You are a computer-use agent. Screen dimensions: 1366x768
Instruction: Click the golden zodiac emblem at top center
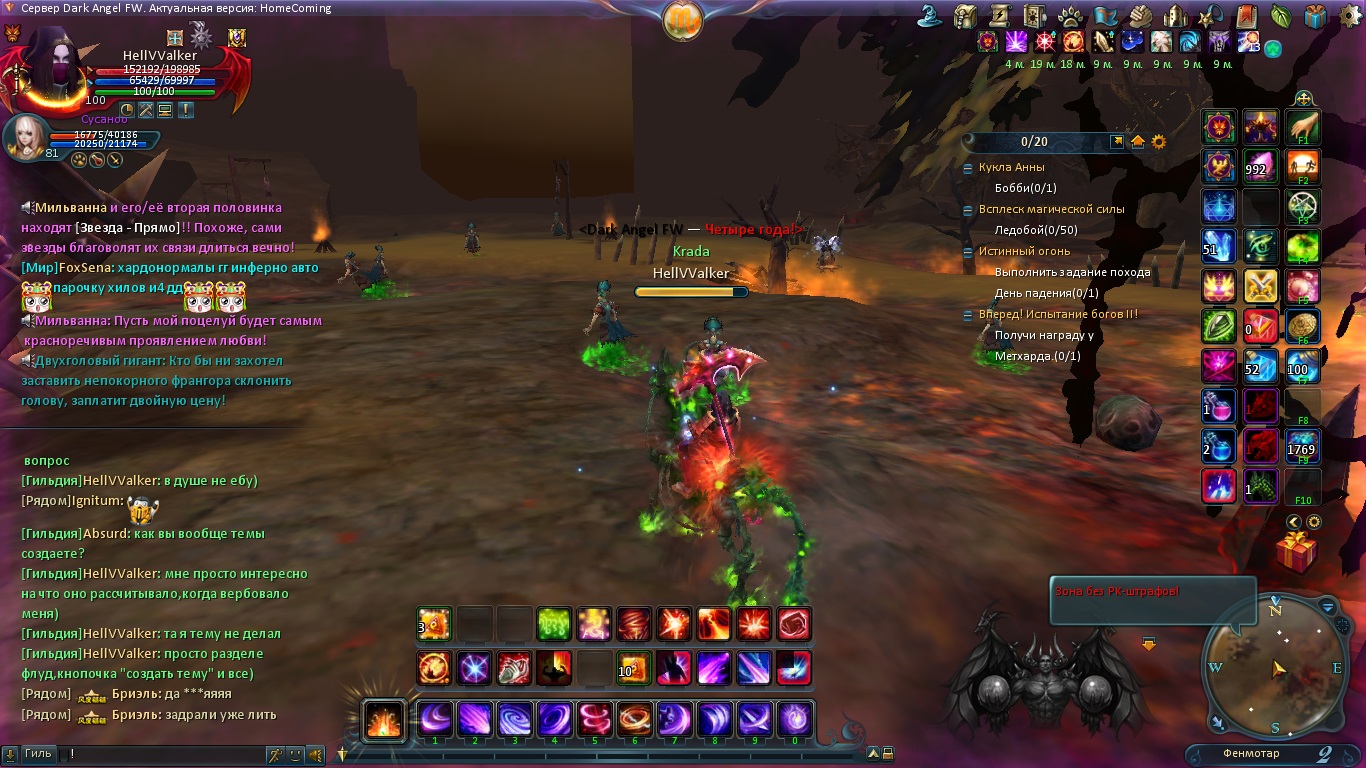pyautogui.click(x=682, y=19)
